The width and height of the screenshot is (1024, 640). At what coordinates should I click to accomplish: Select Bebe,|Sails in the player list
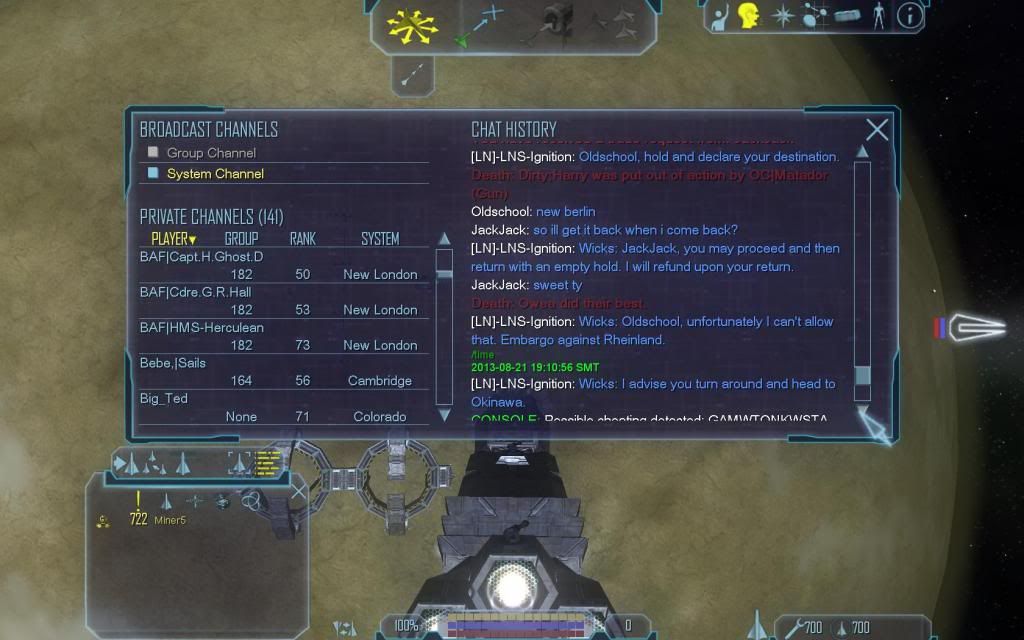(173, 363)
